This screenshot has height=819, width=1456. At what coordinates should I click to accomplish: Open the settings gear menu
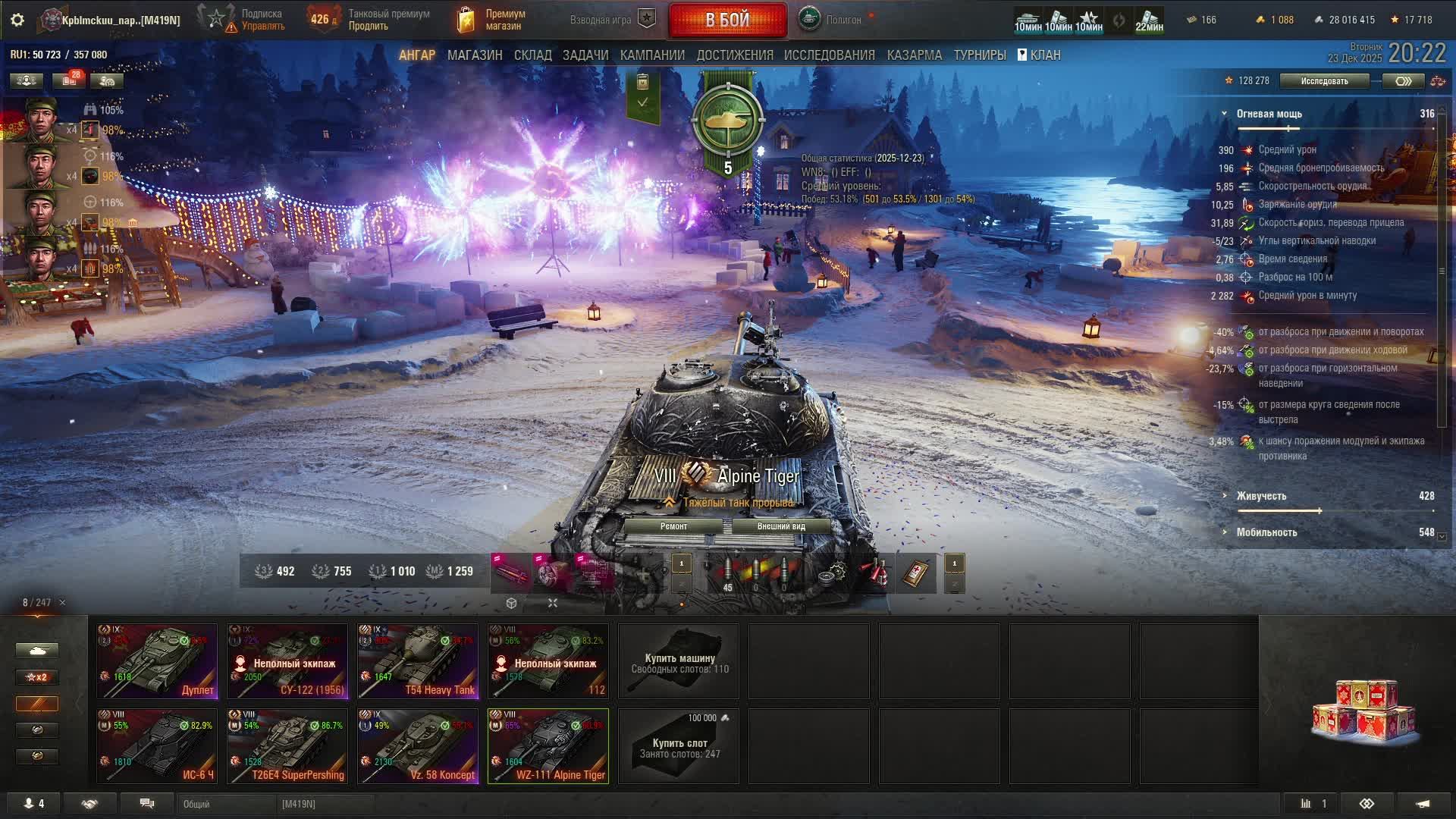[x=17, y=20]
